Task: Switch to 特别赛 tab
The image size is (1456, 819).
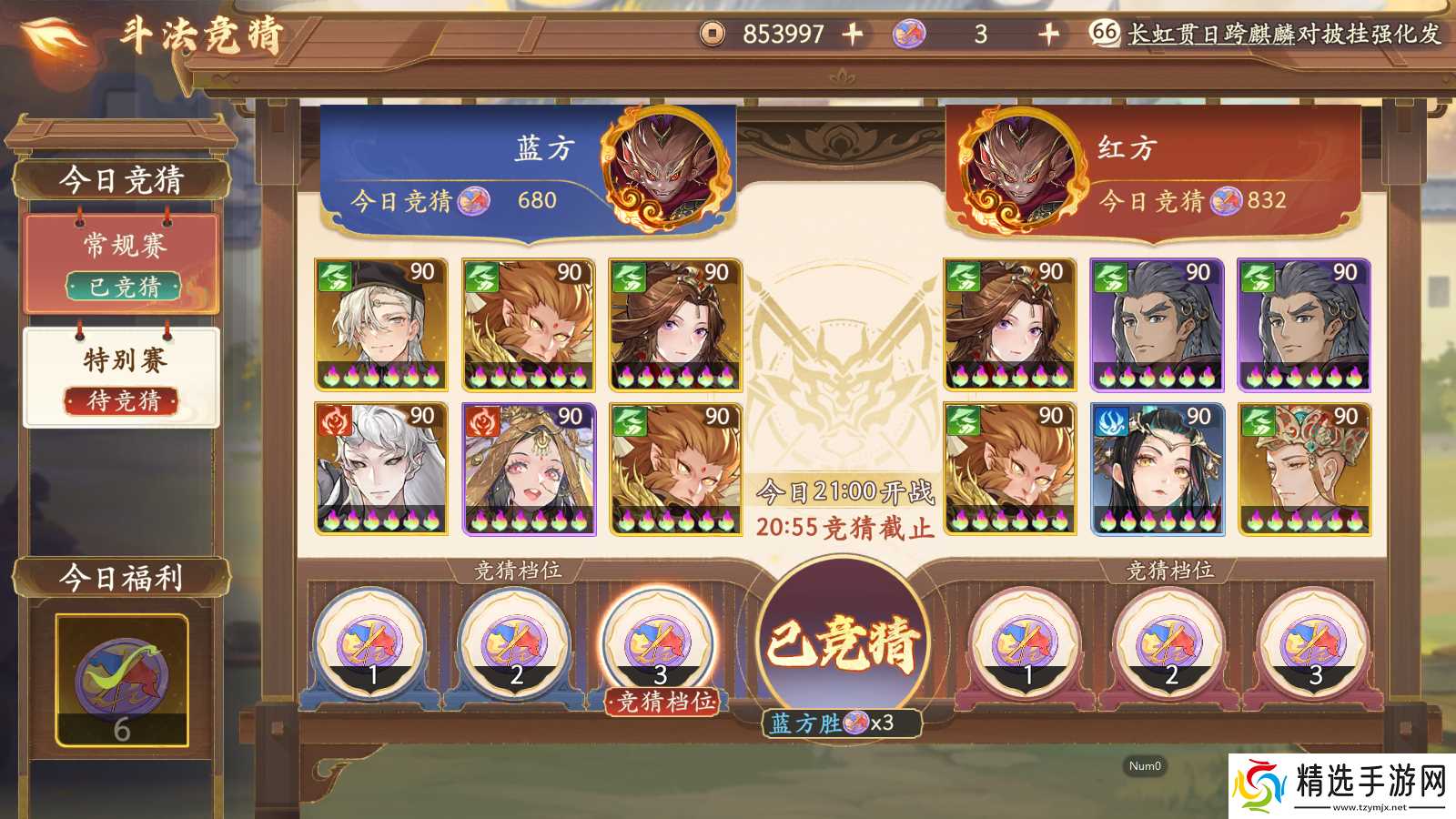Action: tap(122, 377)
